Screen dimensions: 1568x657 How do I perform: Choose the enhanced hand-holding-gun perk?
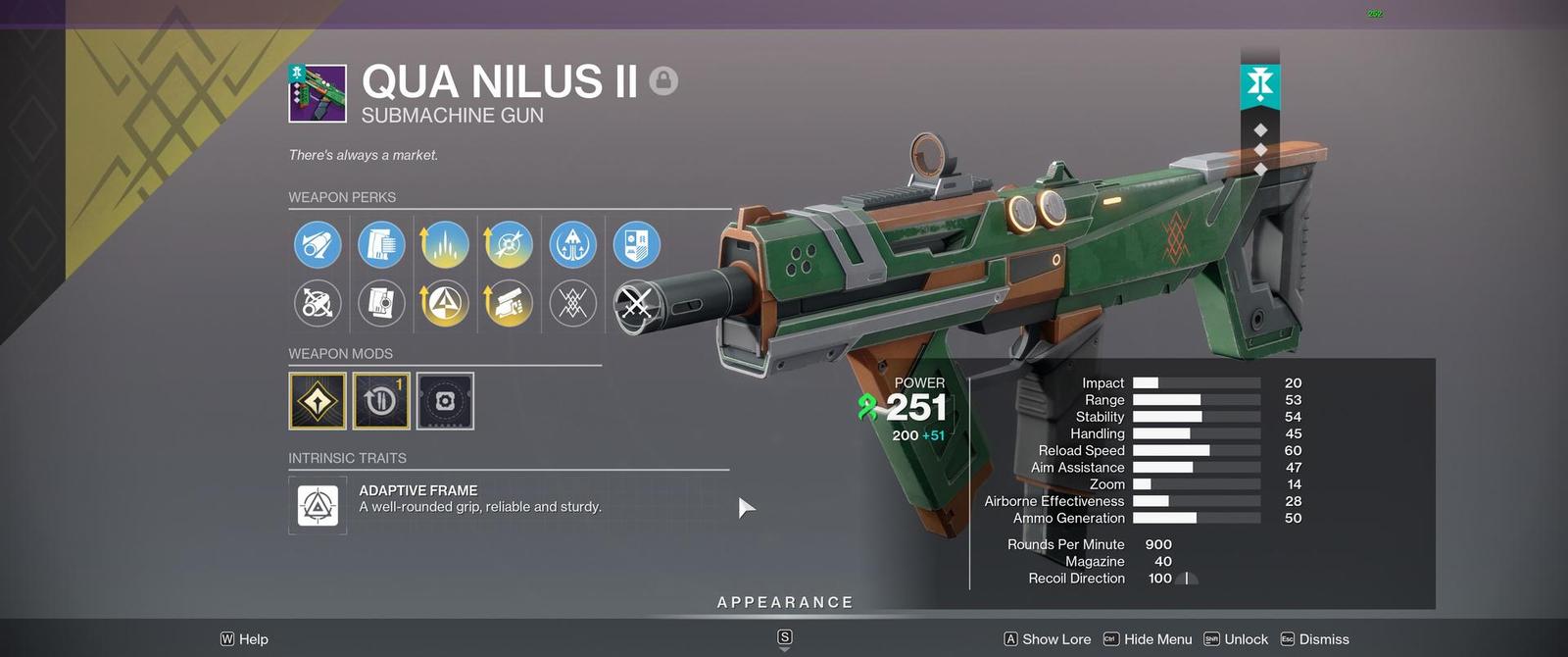[509, 304]
